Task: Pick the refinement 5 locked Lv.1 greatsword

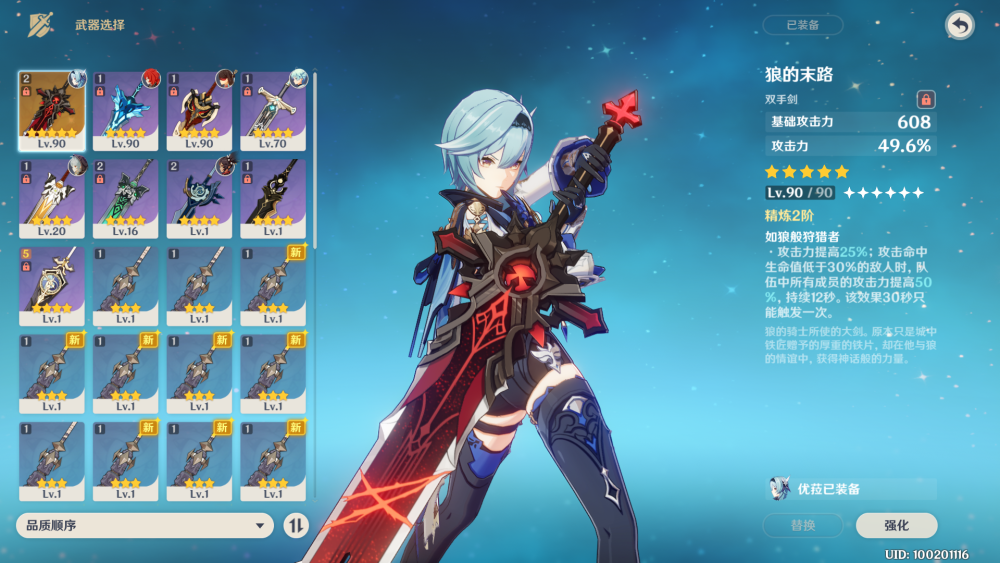Action: [52, 286]
